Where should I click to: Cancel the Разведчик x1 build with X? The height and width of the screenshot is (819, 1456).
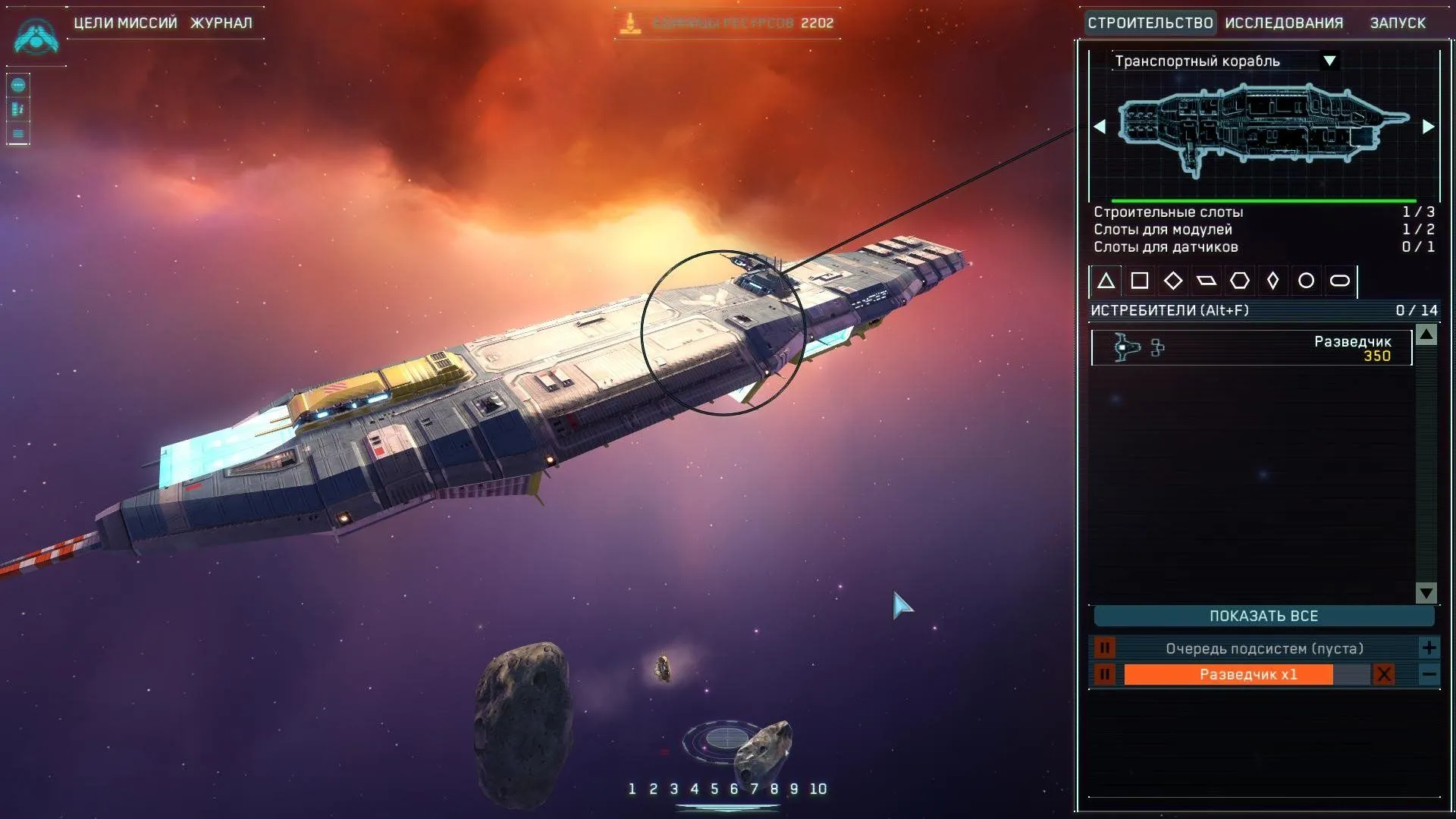(x=1383, y=674)
